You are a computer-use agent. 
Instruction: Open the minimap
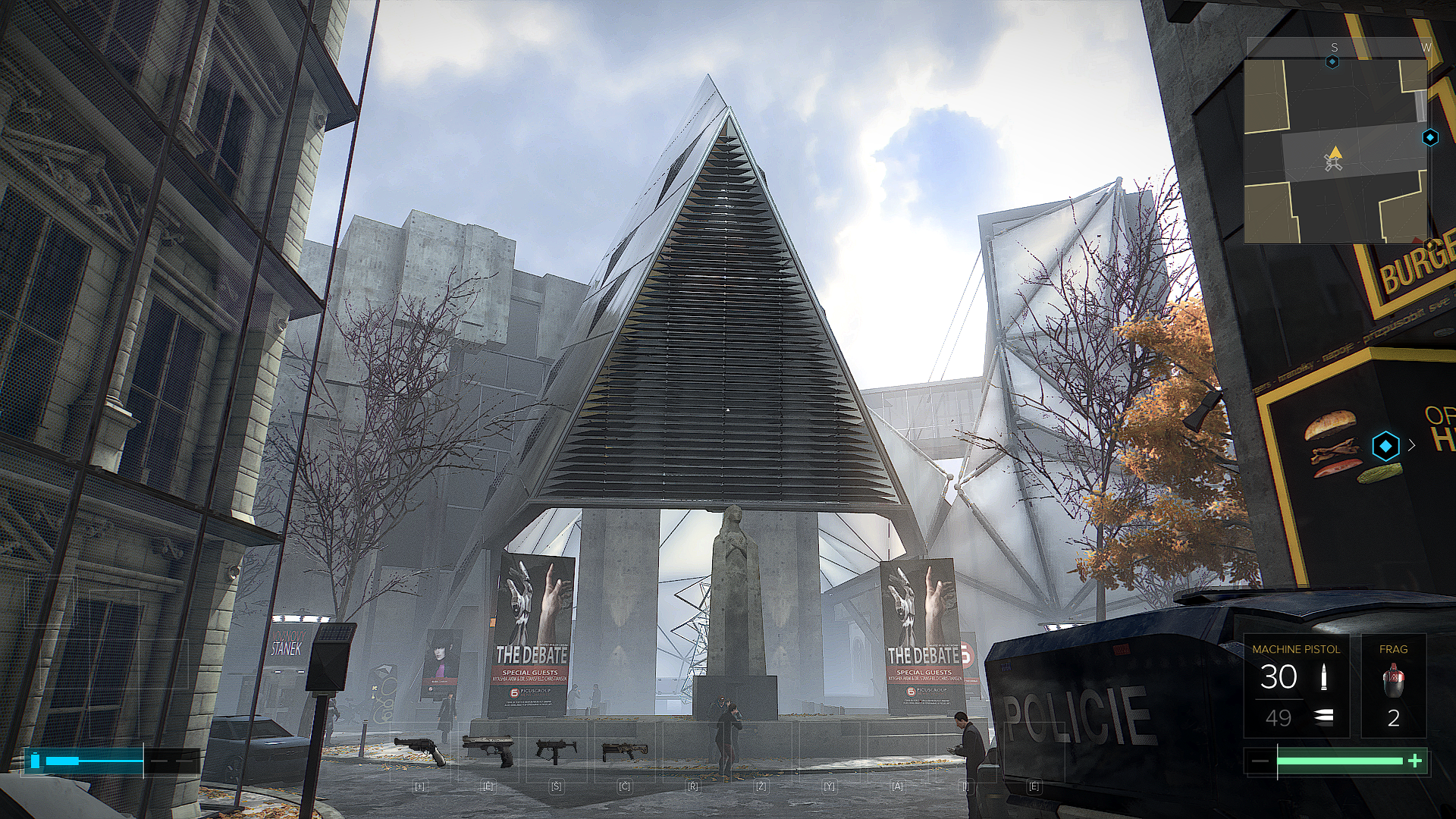[x=1335, y=150]
